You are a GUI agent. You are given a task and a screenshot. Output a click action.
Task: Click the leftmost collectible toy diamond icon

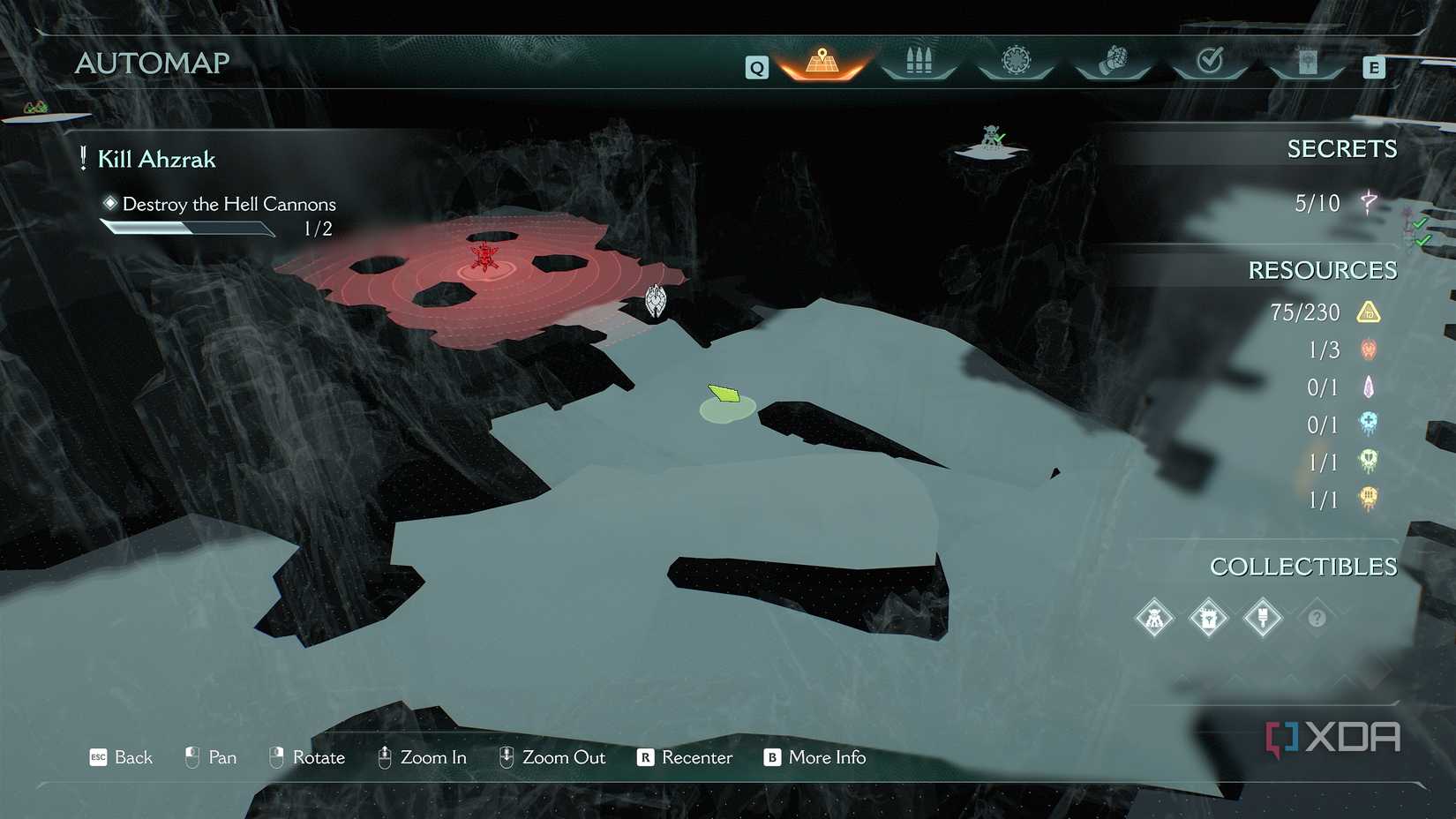1154,618
